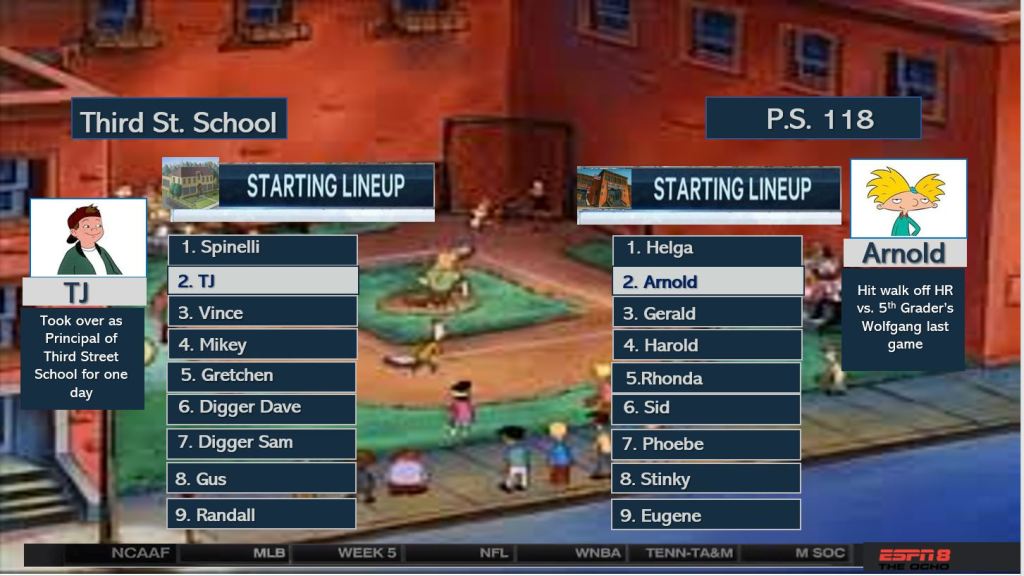The height and width of the screenshot is (576, 1024).
Task: Select Harold batting fourth
Action: 707,346
